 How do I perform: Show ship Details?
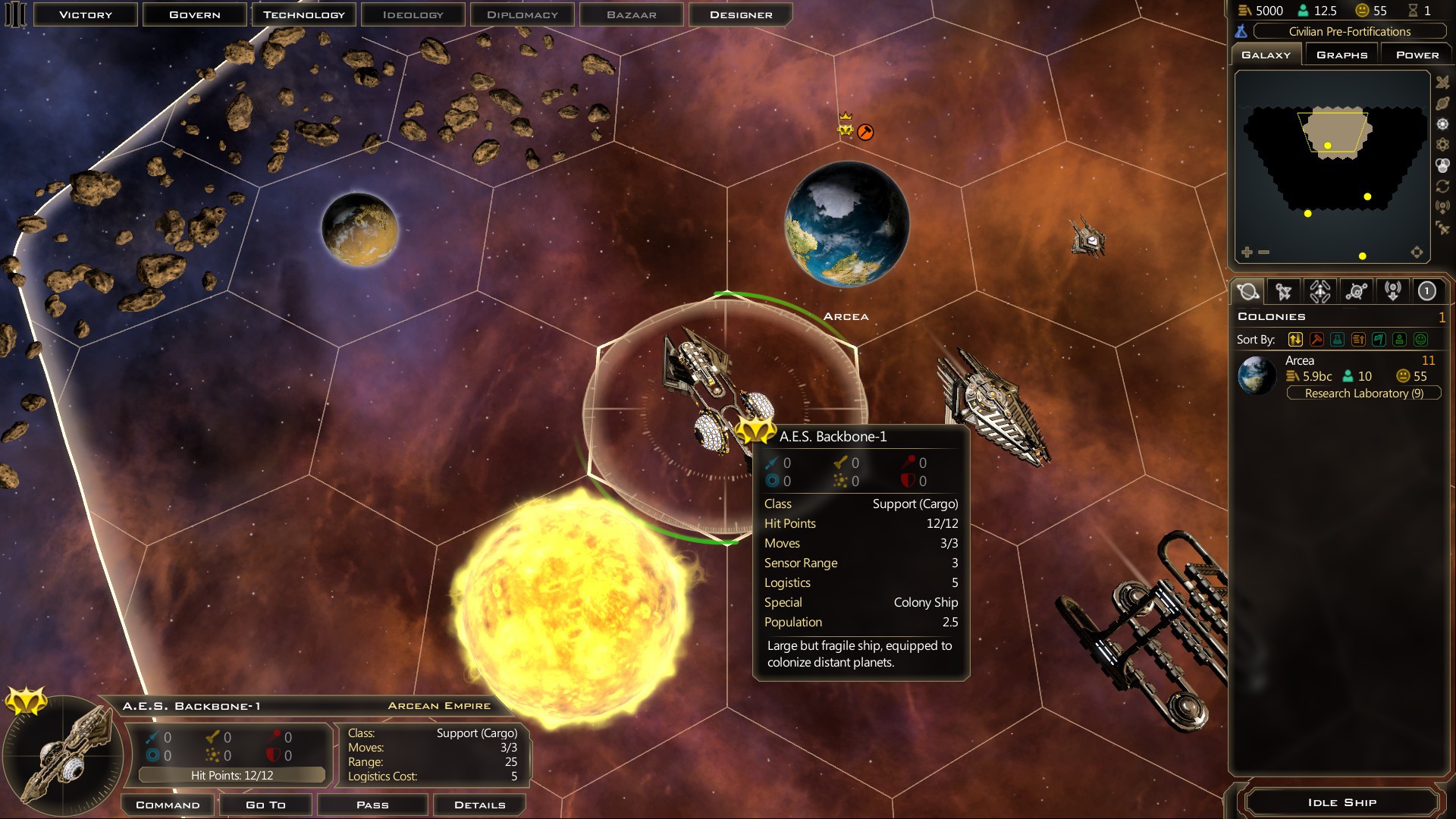tap(479, 805)
